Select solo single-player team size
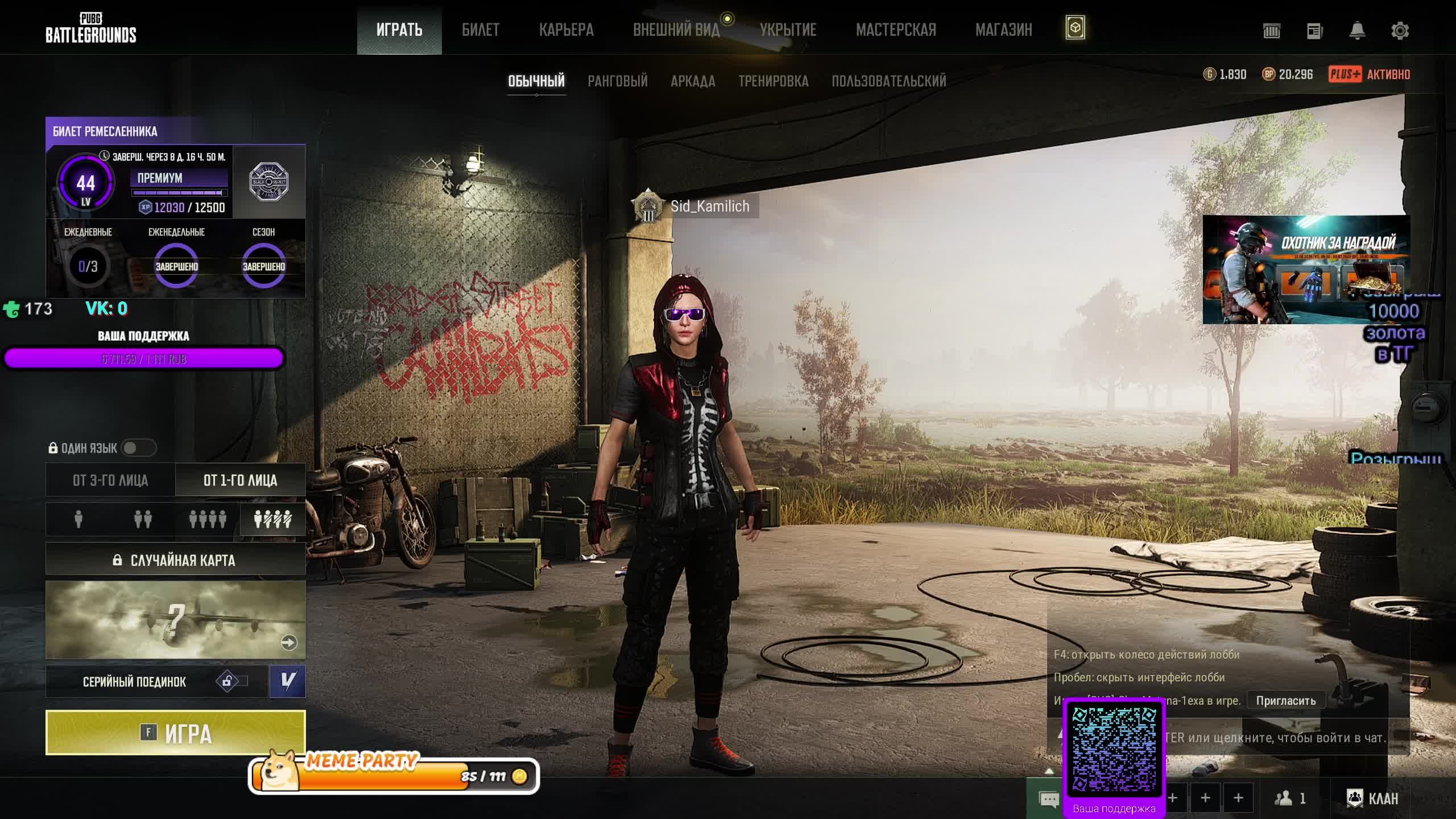 [78, 519]
